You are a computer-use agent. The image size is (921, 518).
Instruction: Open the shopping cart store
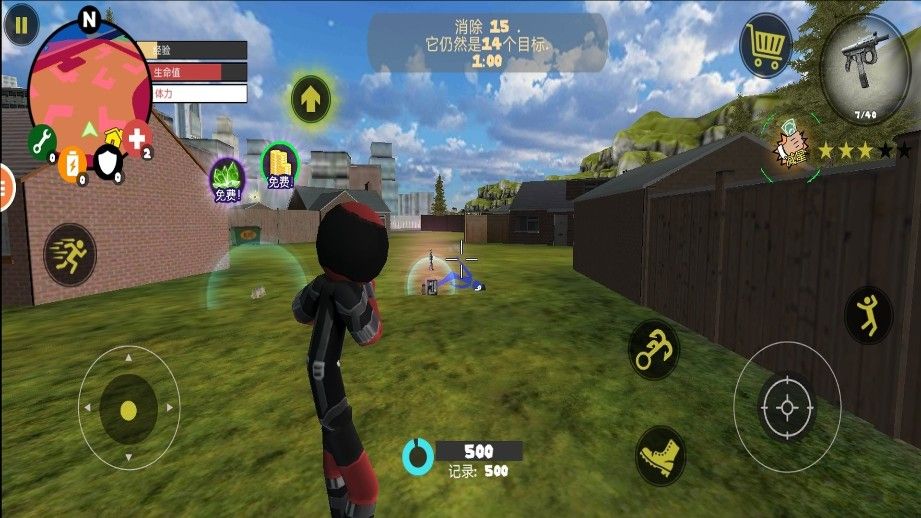[765, 46]
